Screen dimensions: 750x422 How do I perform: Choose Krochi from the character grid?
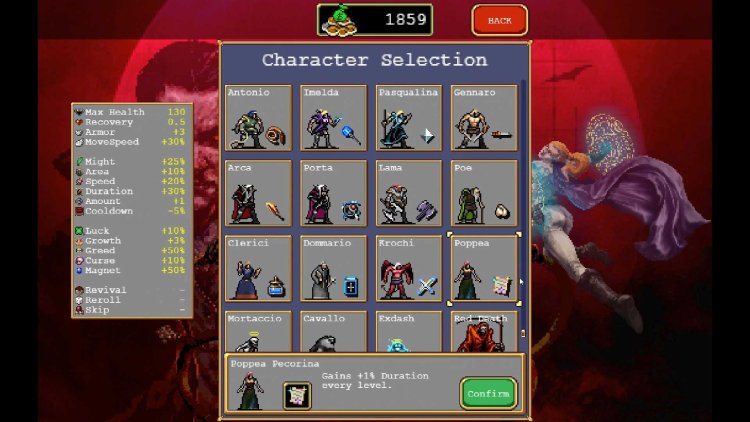(x=409, y=268)
